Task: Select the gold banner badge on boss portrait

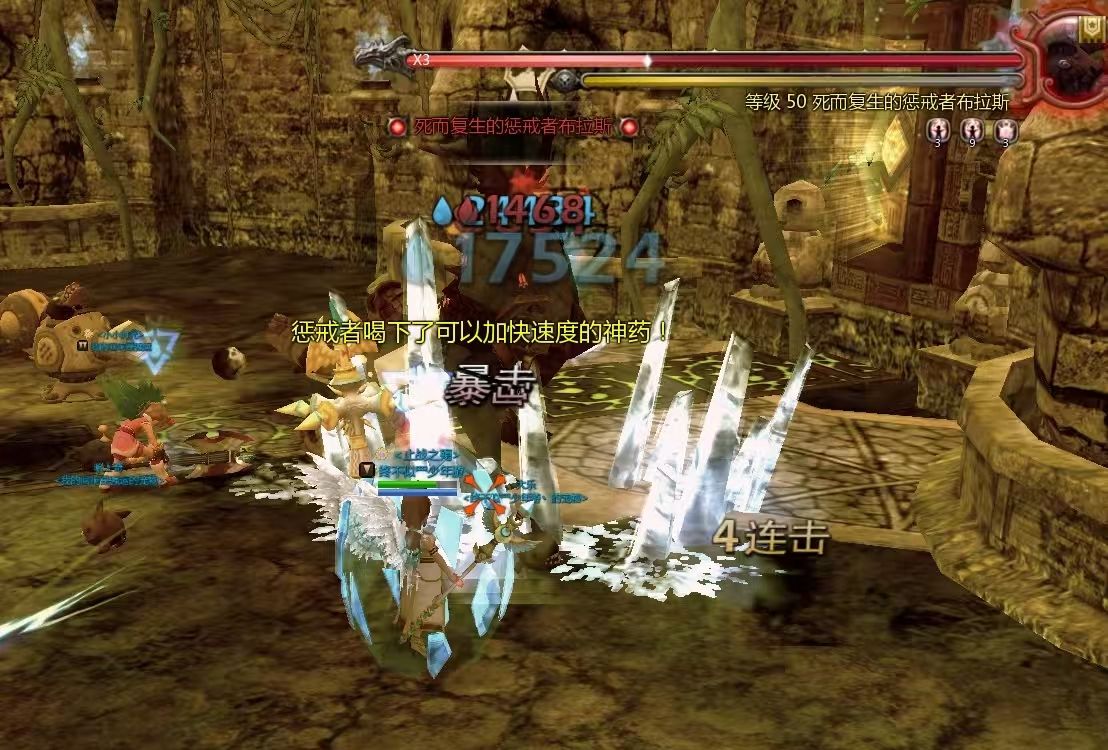Action: coord(1092,30)
